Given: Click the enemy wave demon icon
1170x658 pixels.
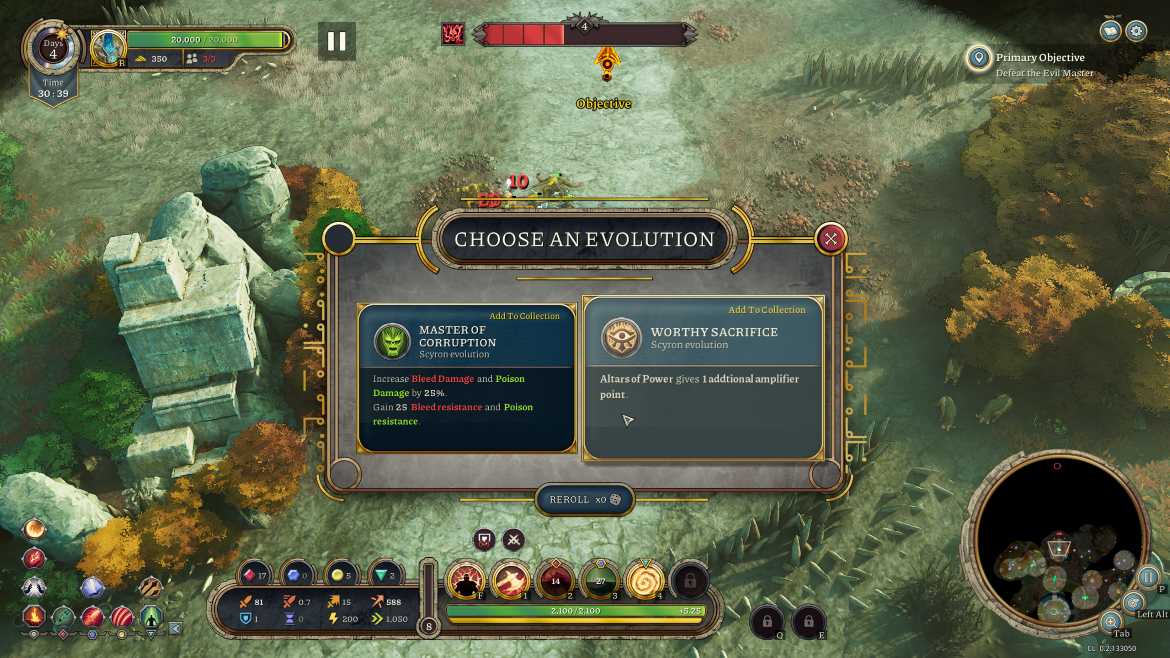Looking at the screenshot, I should tap(453, 34).
